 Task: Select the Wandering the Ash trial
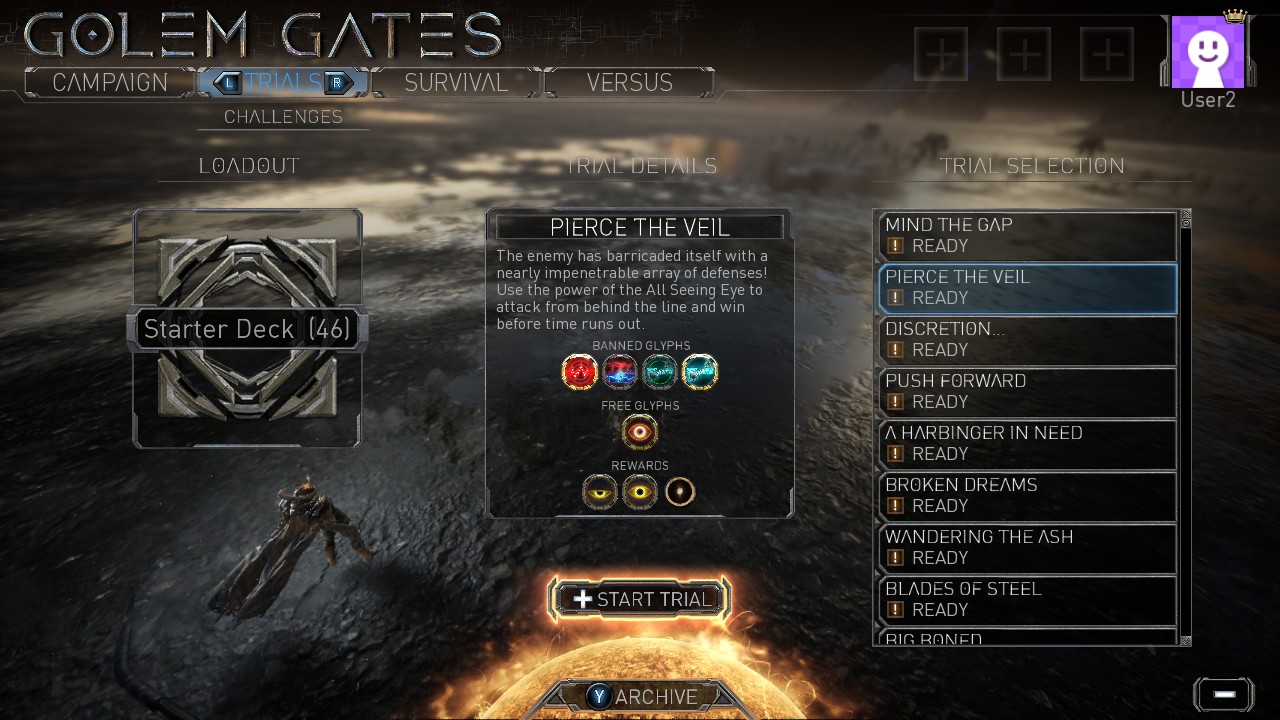[1027, 547]
